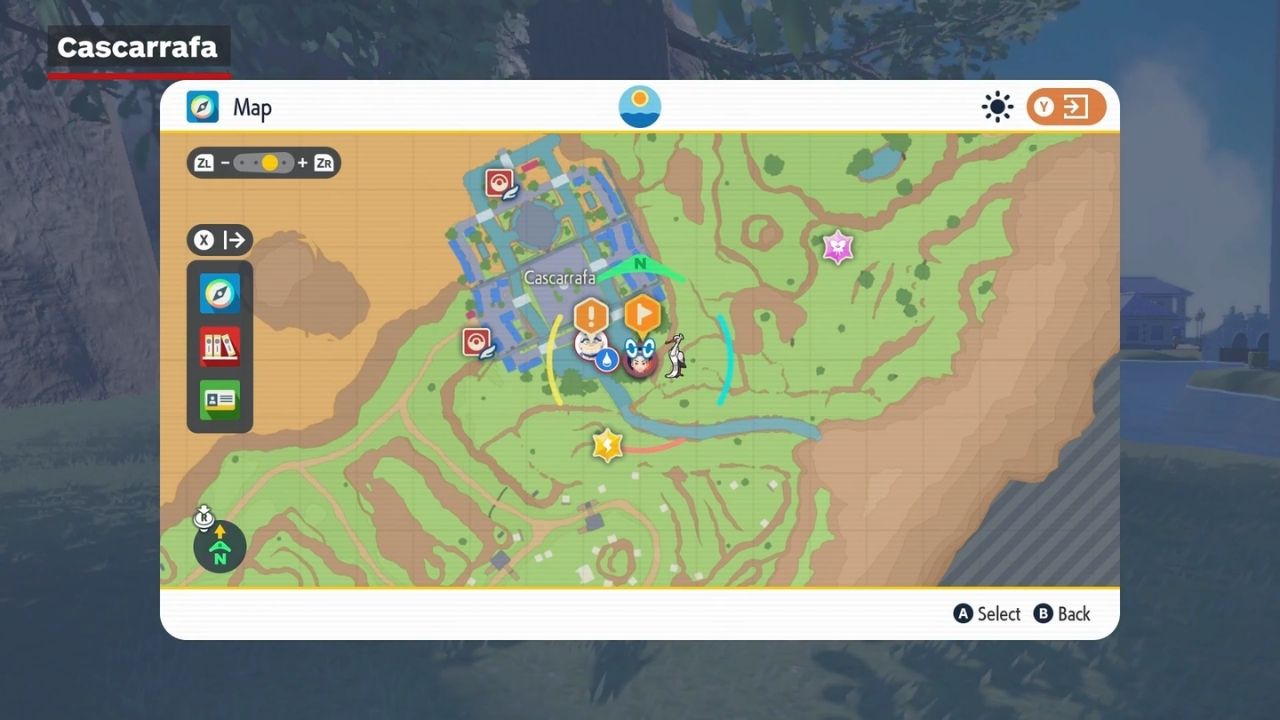Screen dimensions: 1280x720
Task: Select the player character map marker
Action: point(639,358)
